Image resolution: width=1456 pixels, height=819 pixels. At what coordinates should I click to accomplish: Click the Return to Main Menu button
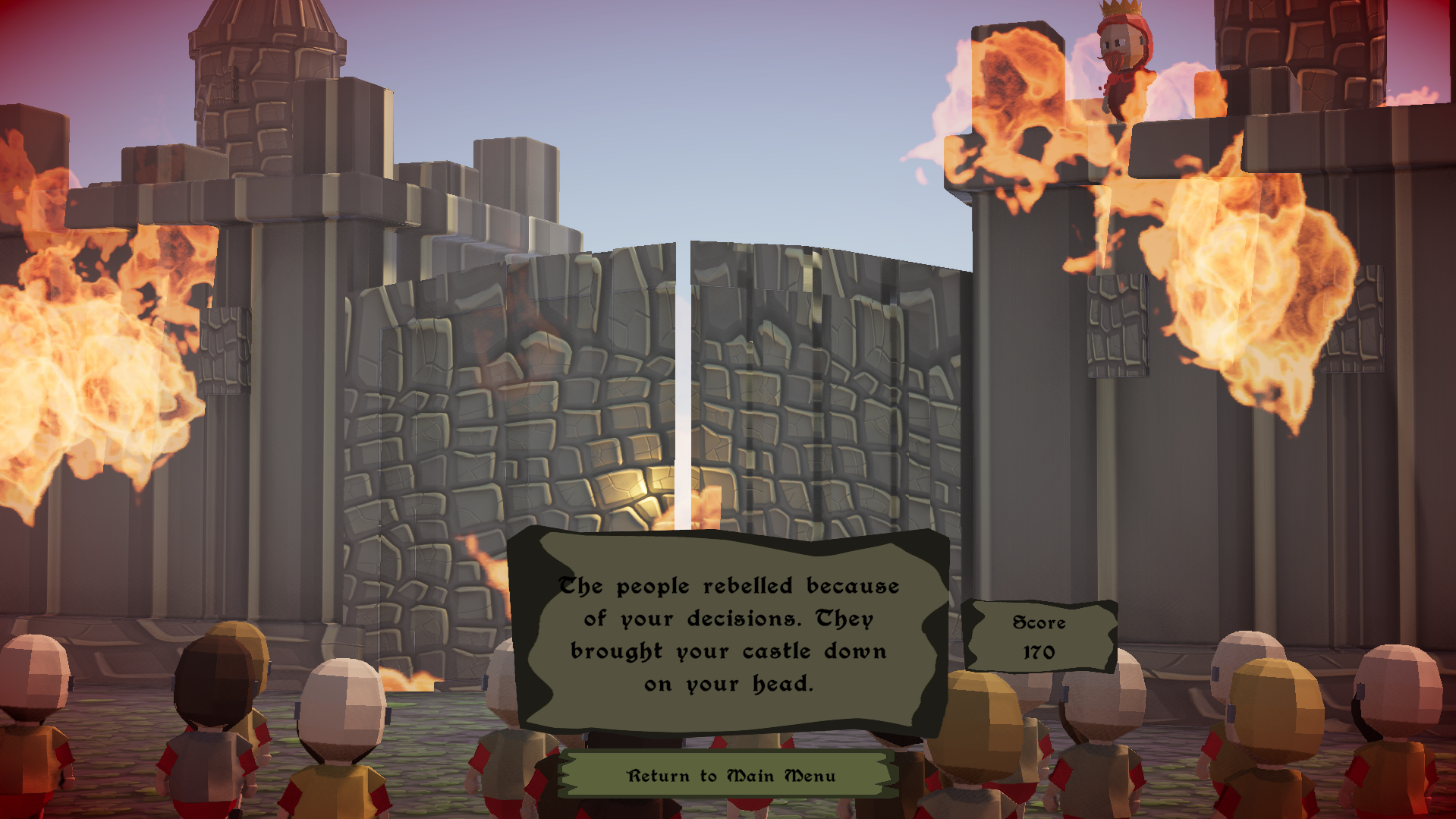pyautogui.click(x=731, y=775)
